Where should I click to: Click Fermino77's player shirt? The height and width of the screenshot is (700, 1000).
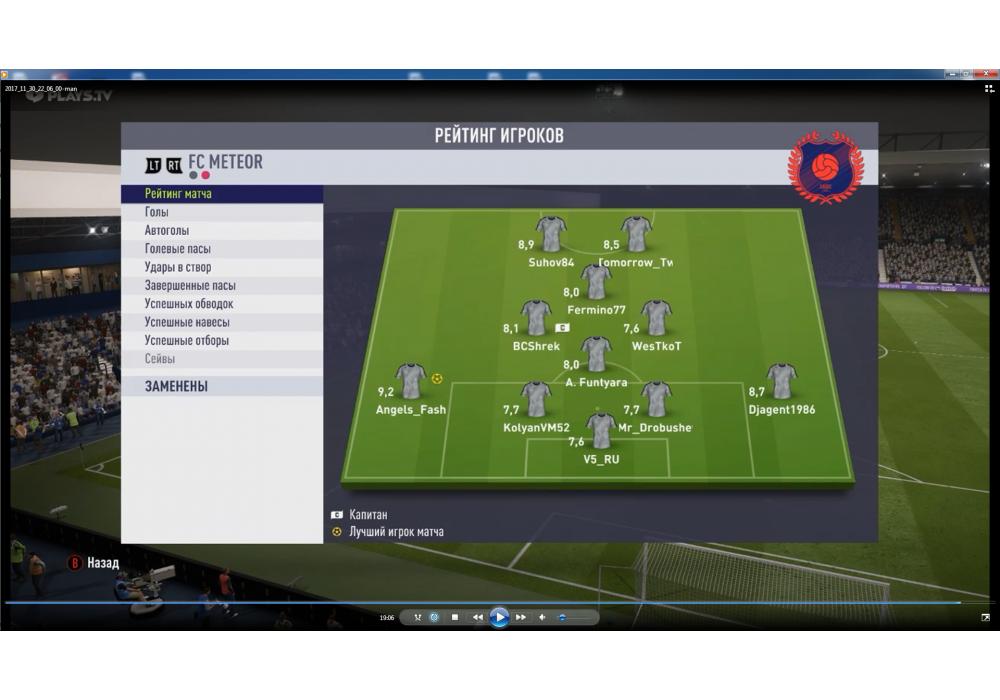[x=597, y=282]
